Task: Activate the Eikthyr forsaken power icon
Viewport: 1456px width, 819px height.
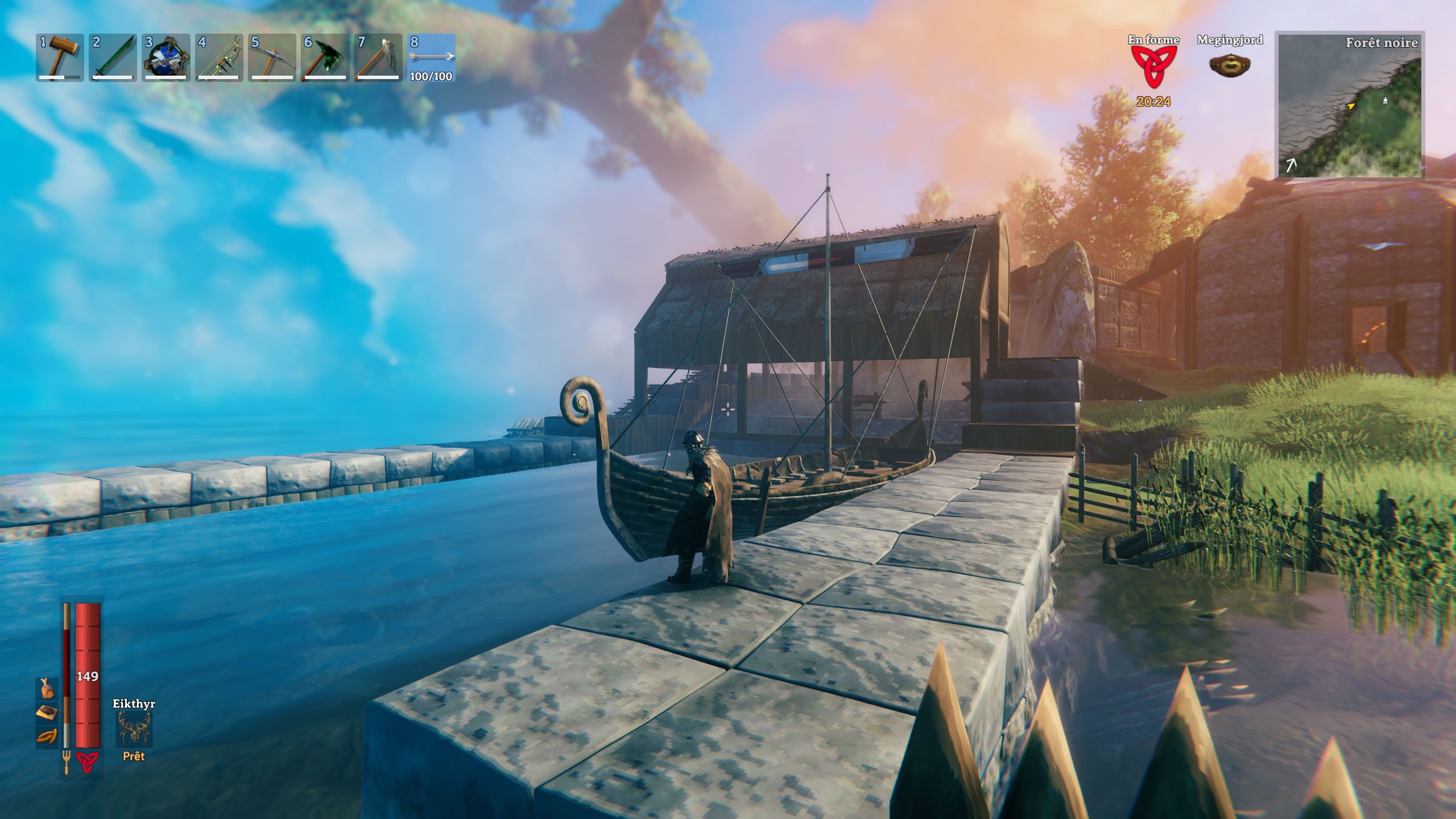Action: (134, 730)
